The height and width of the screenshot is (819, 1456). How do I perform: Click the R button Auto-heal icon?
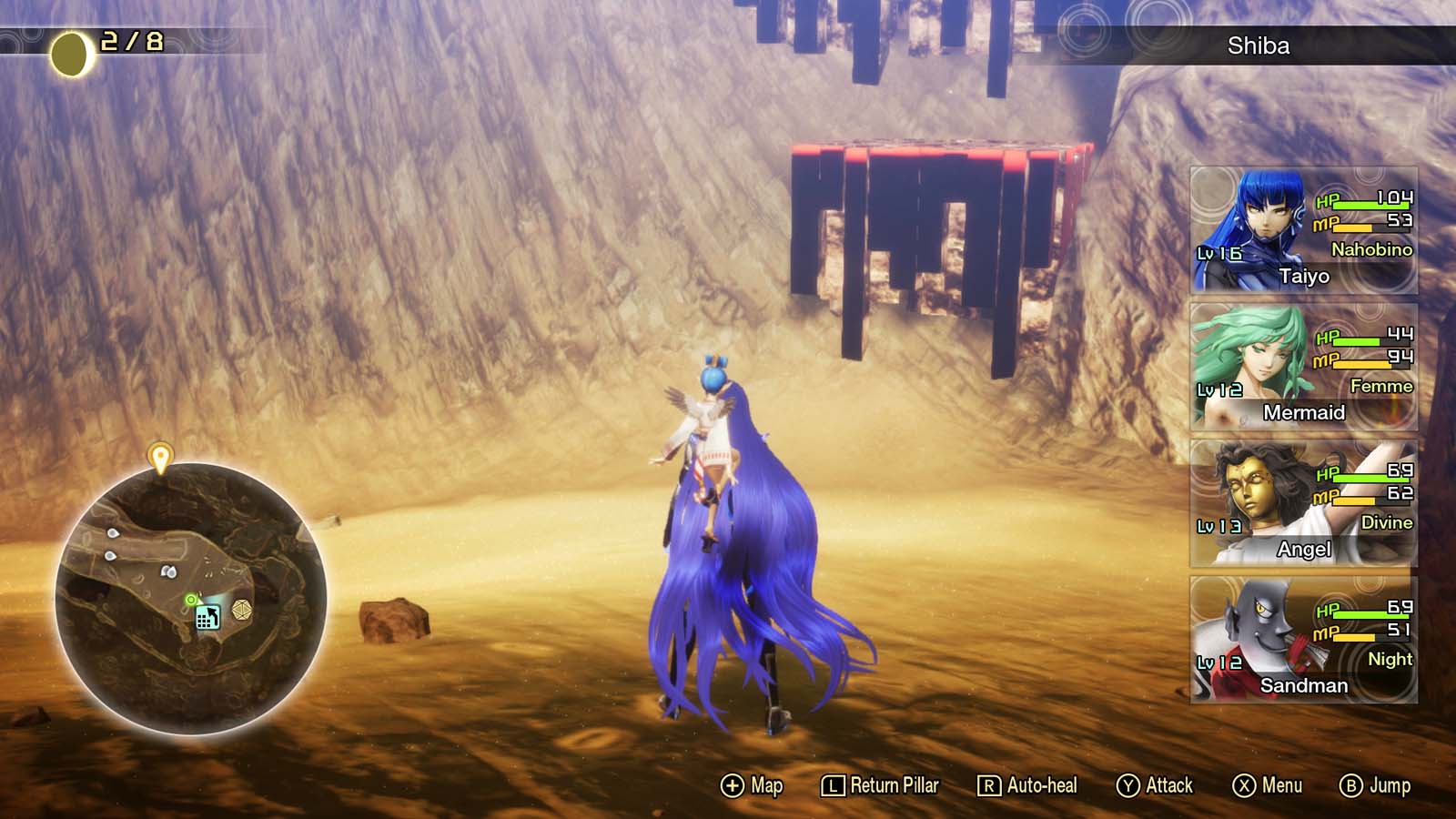point(987,784)
